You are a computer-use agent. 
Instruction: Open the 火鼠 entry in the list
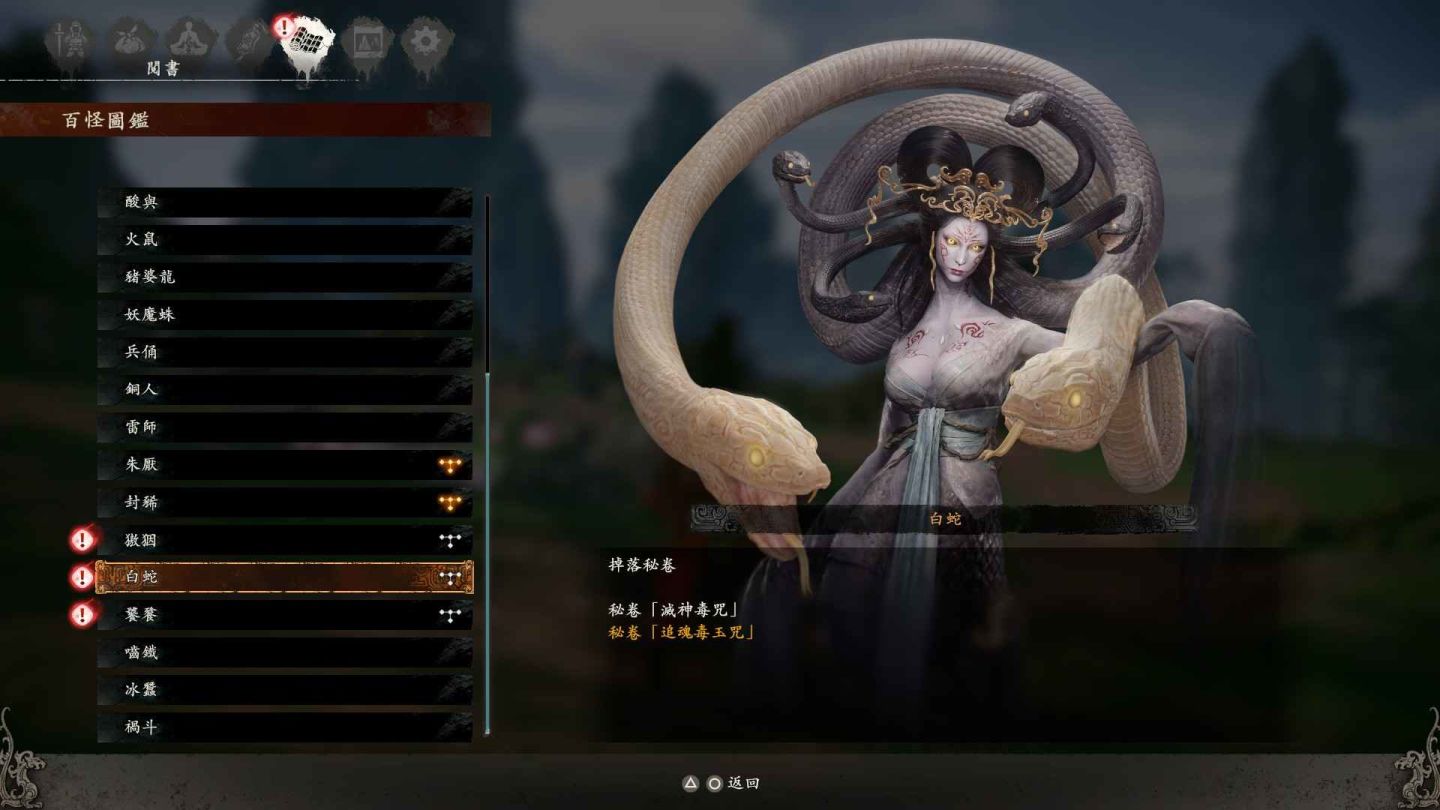coord(285,239)
